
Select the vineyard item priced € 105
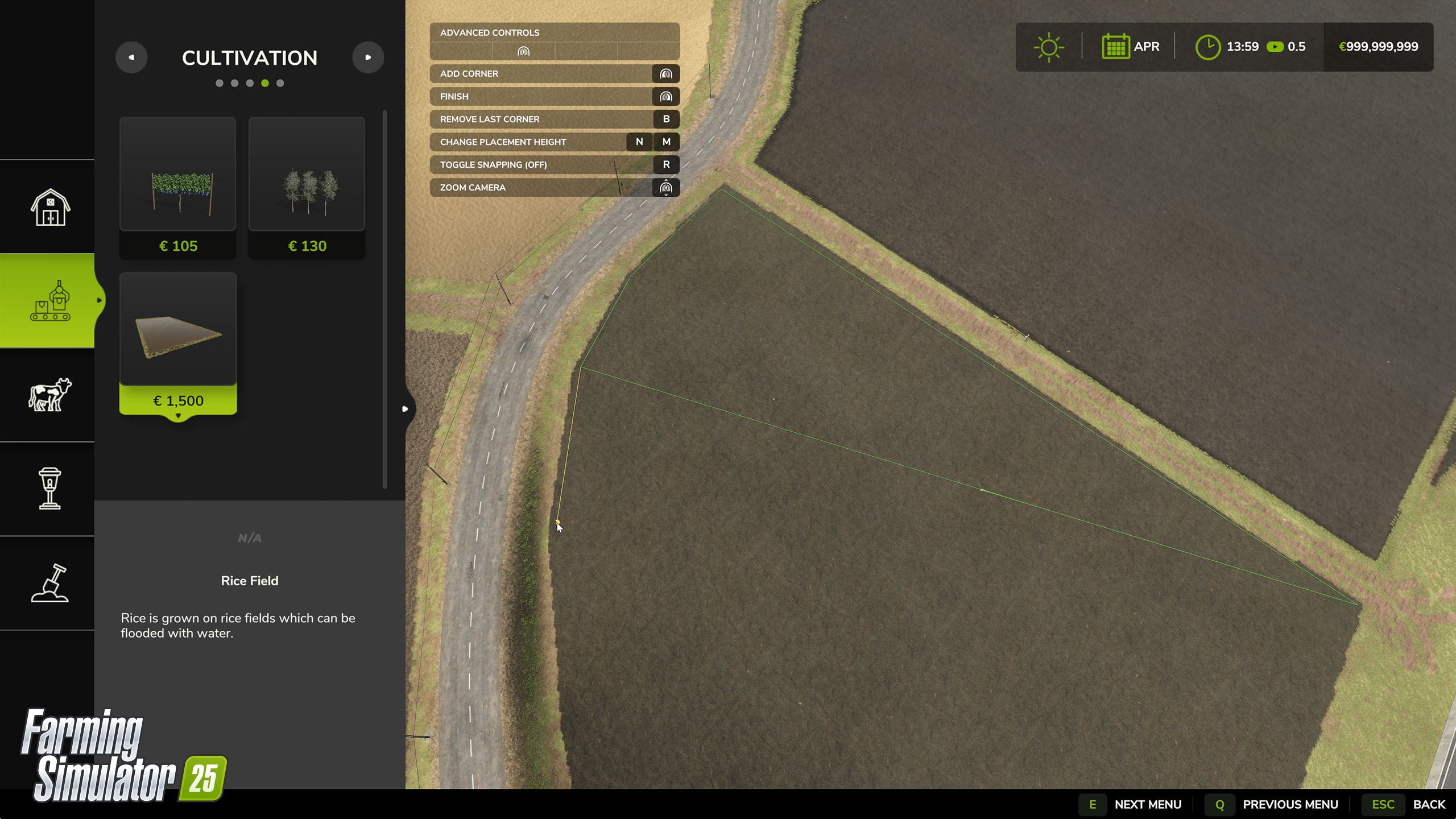tap(177, 188)
